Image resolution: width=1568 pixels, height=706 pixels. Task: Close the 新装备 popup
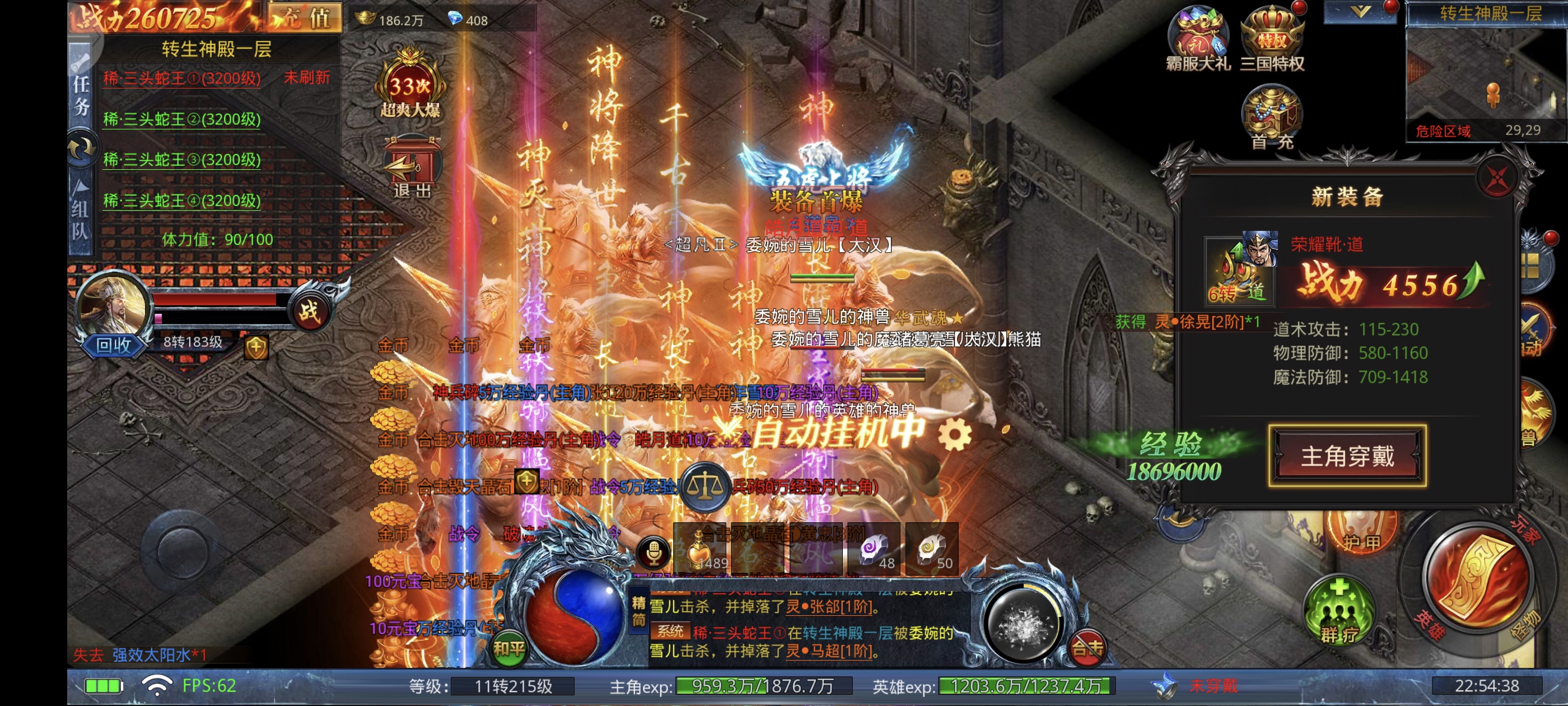tap(1496, 179)
